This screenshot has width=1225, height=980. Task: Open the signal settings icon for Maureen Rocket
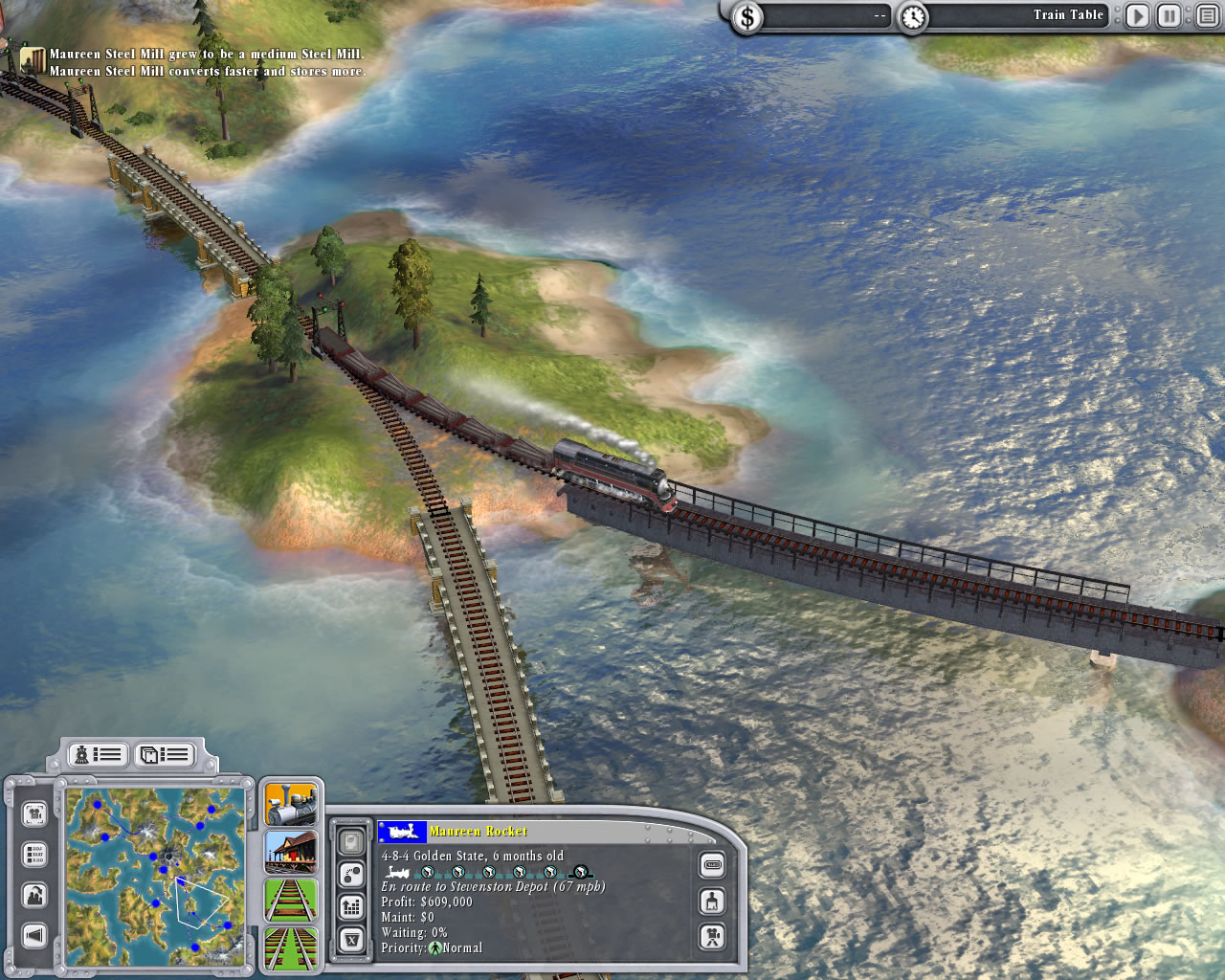(352, 874)
